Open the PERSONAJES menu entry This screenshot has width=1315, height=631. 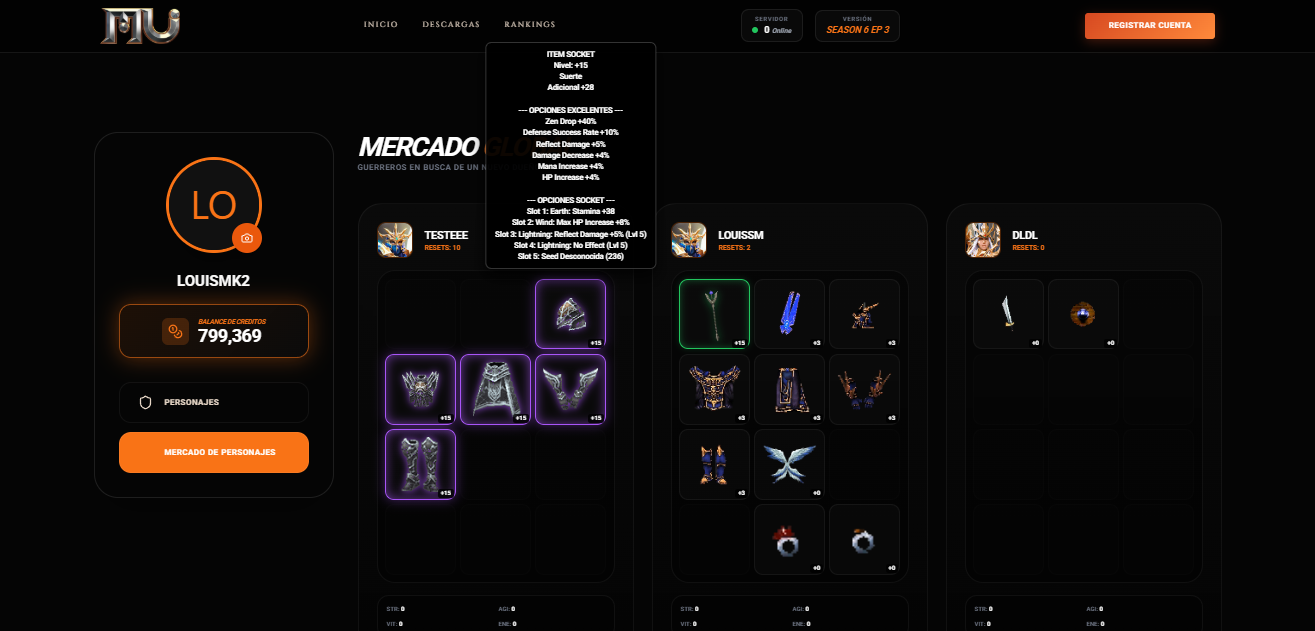point(214,402)
